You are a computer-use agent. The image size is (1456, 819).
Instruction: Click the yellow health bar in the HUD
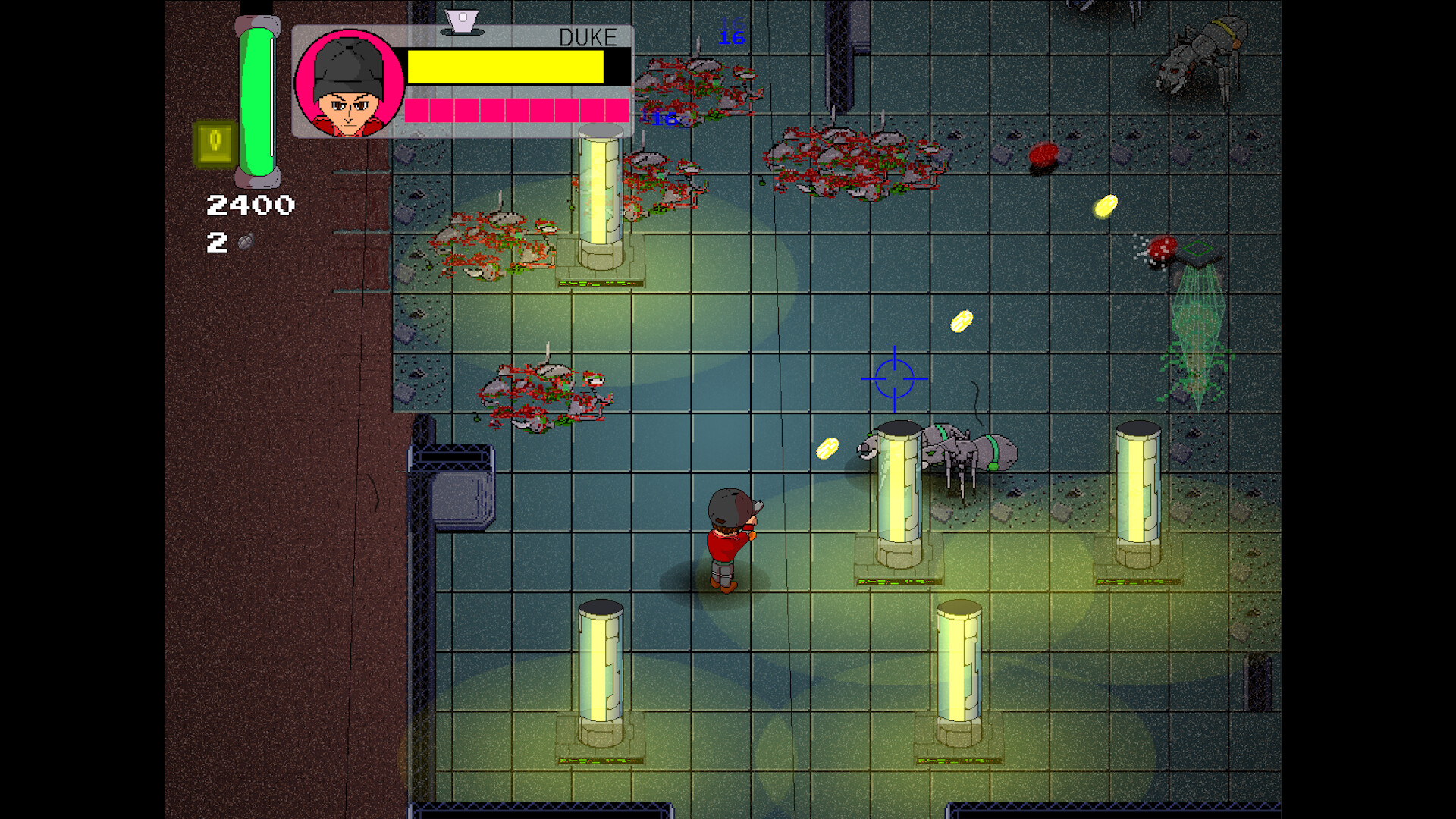tap(504, 68)
